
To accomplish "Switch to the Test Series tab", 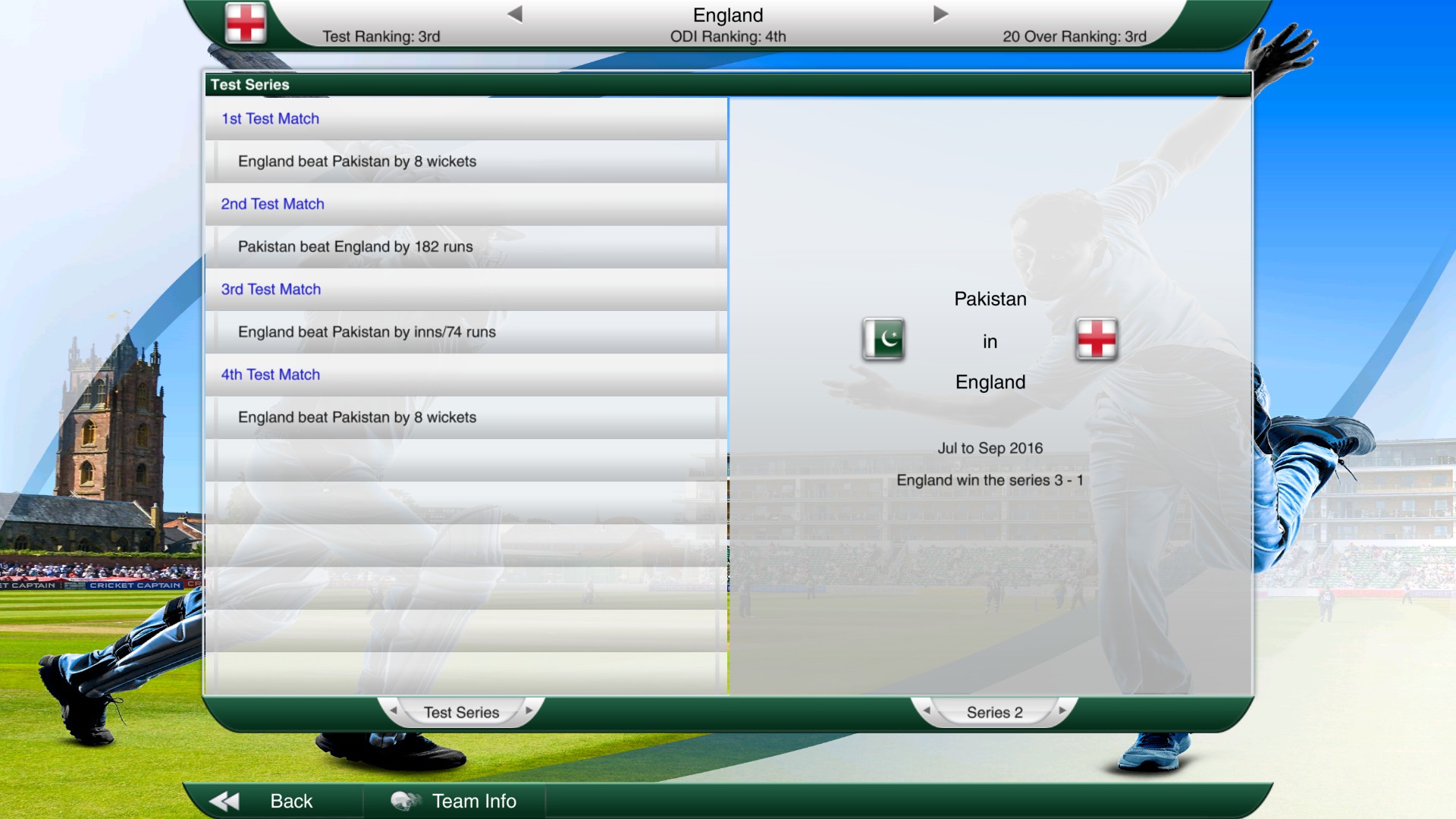I will click(461, 712).
